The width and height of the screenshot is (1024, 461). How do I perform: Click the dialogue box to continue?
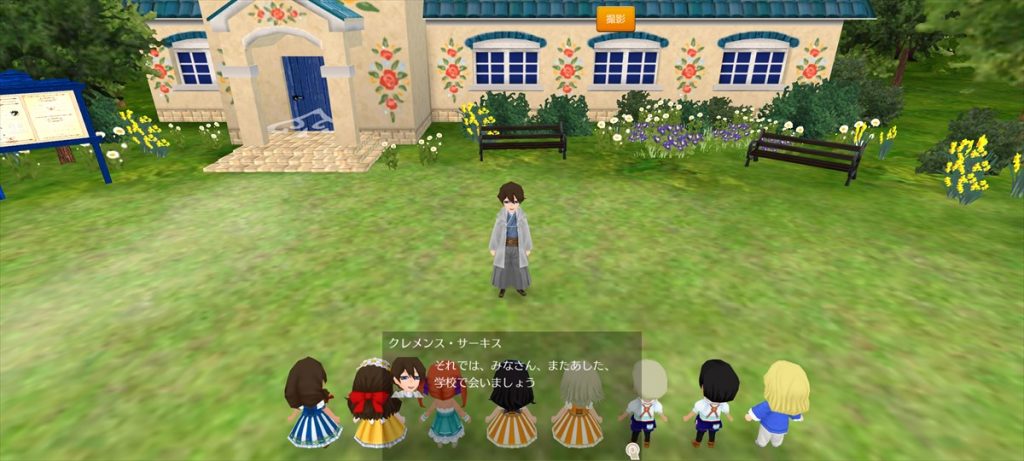click(511, 368)
